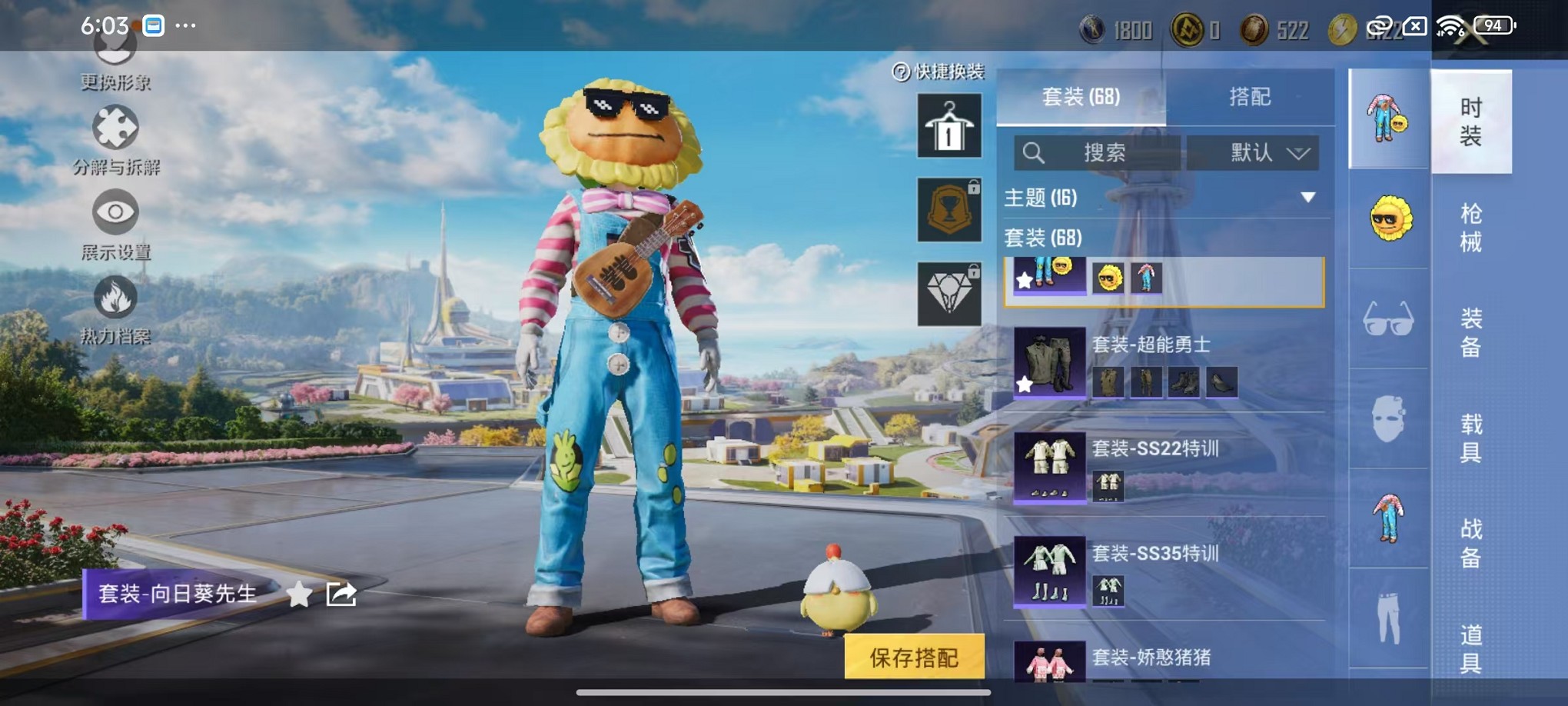Open the 载具 vehicles category
This screenshot has width=1568, height=706.
point(1470,438)
